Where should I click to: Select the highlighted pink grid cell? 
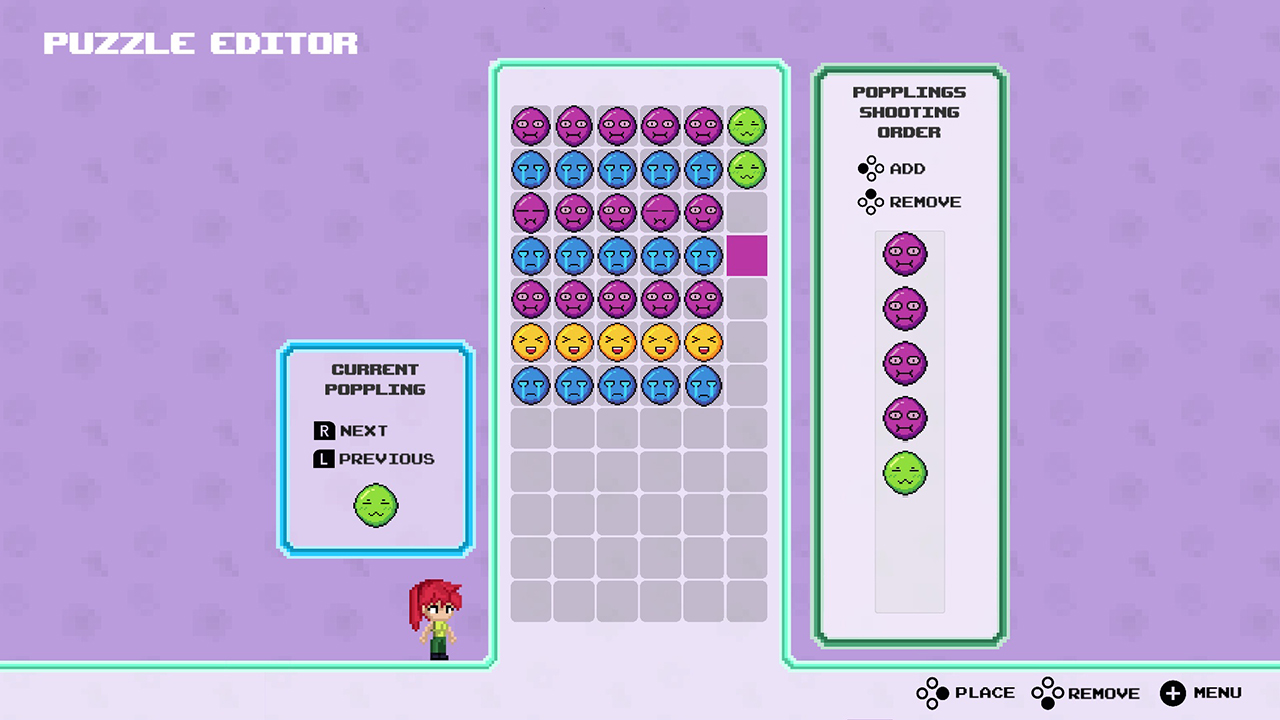(x=748, y=256)
